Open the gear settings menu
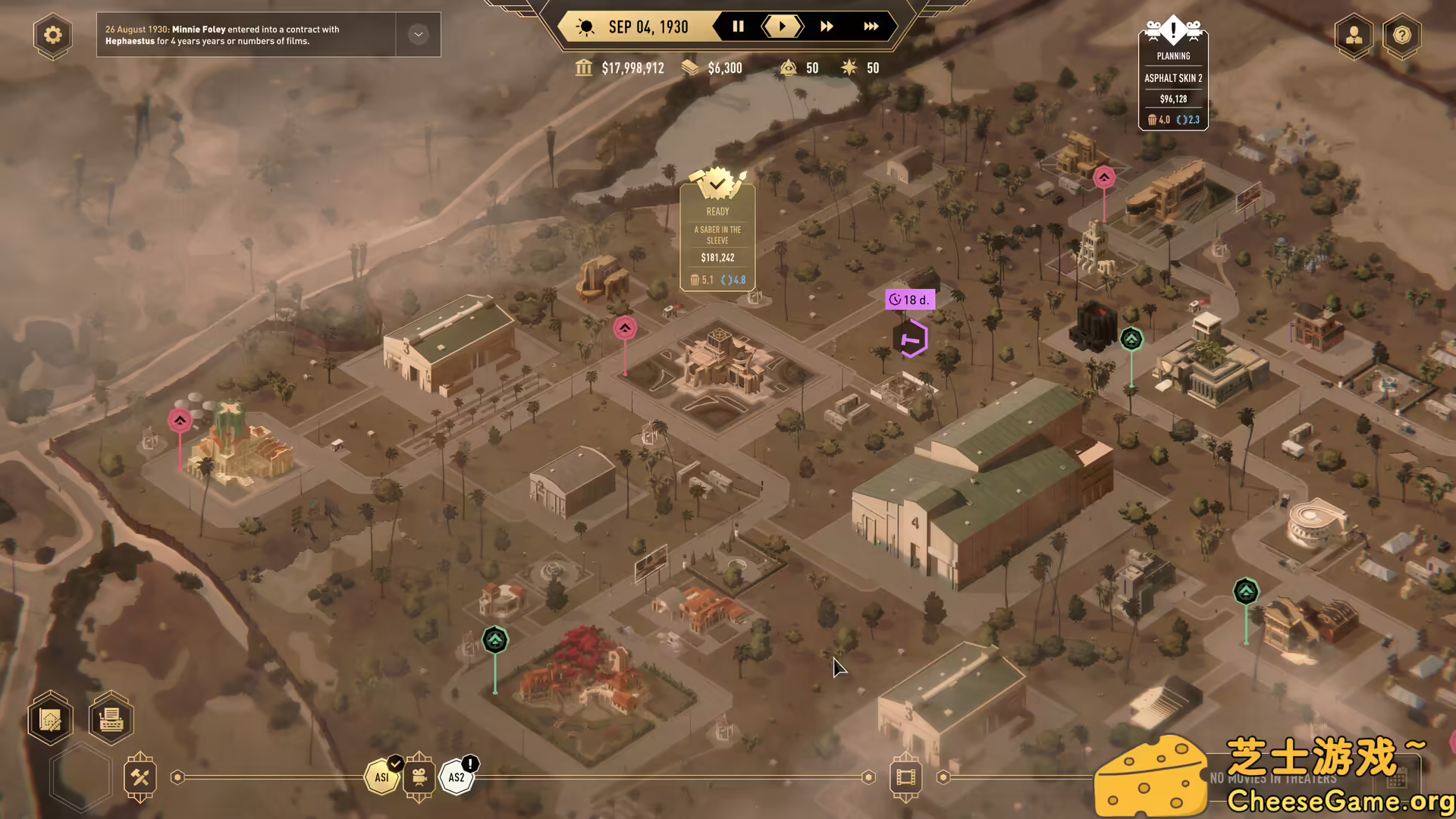The width and height of the screenshot is (1456, 819). [x=52, y=35]
